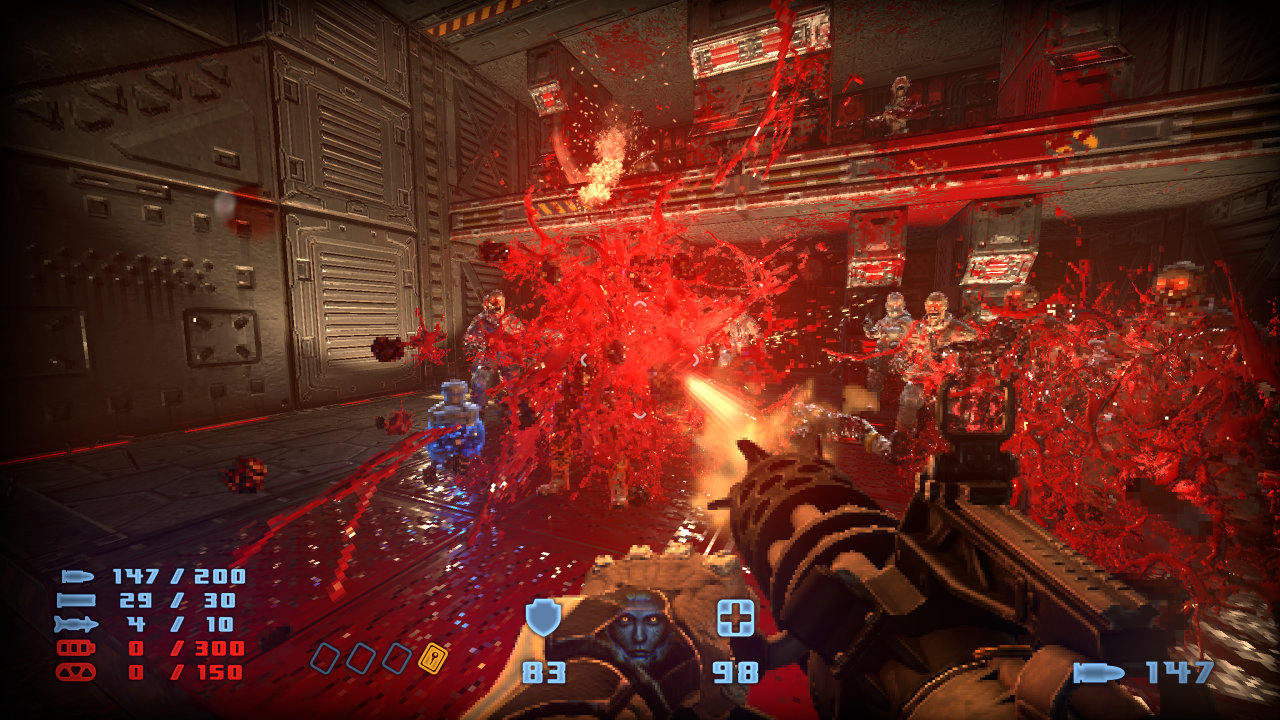Image resolution: width=1280 pixels, height=720 pixels.
Task: Click the health cross icon
Action: (735, 619)
